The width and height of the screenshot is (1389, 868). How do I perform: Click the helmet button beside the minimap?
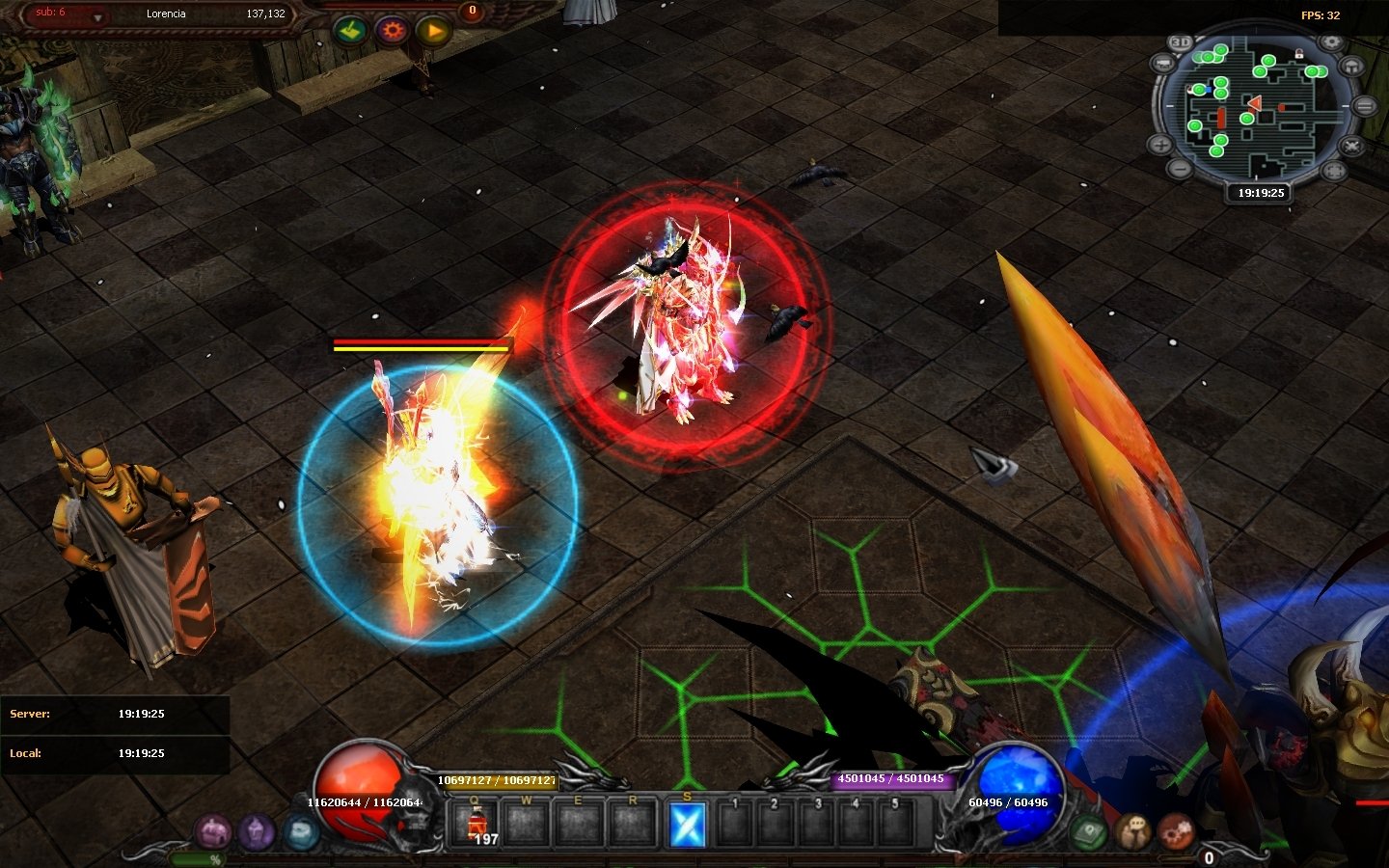click(x=1353, y=66)
